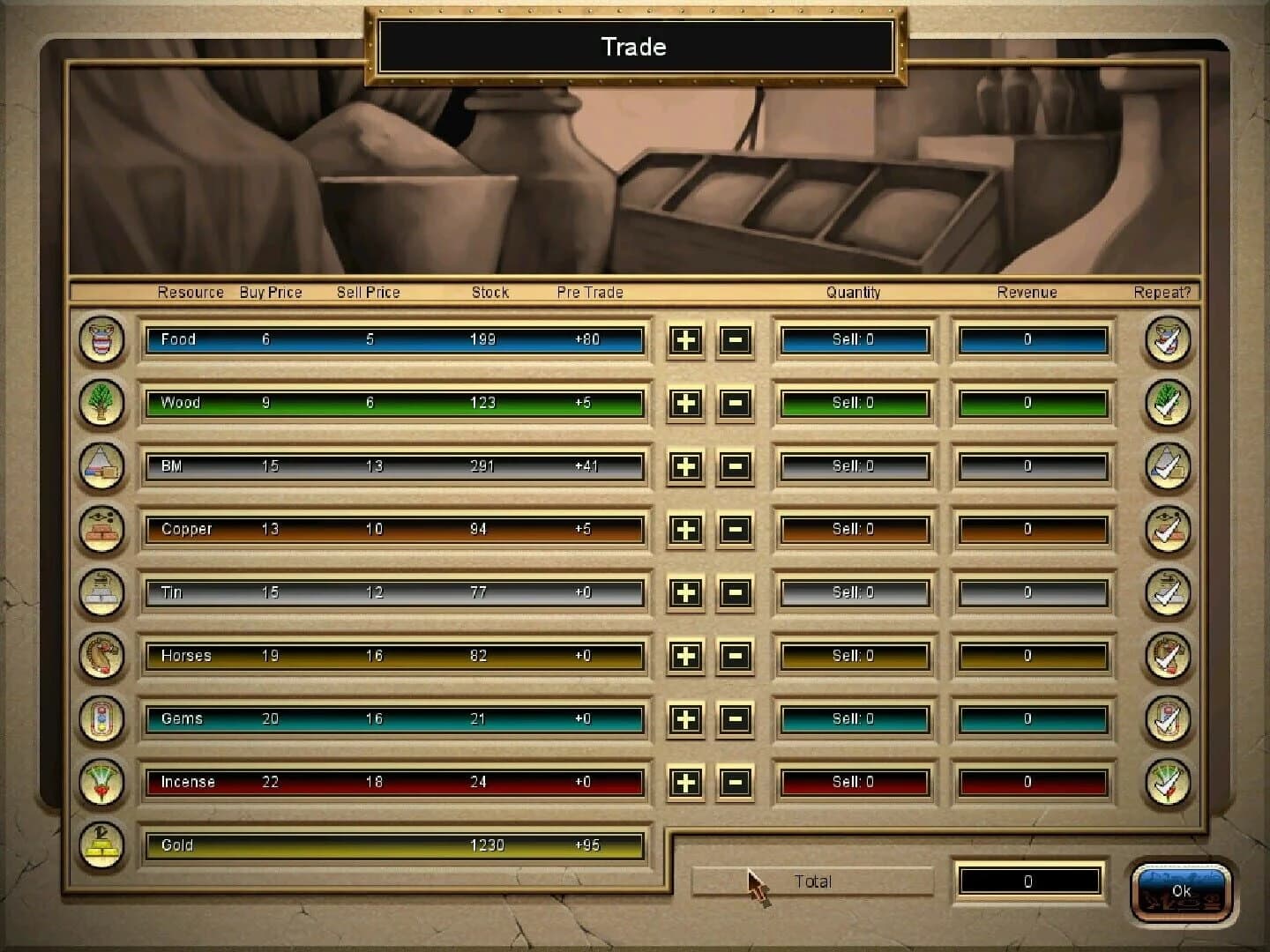Decrease Wood quantity with minus button
This screenshot has height=952, width=1270.
click(736, 404)
